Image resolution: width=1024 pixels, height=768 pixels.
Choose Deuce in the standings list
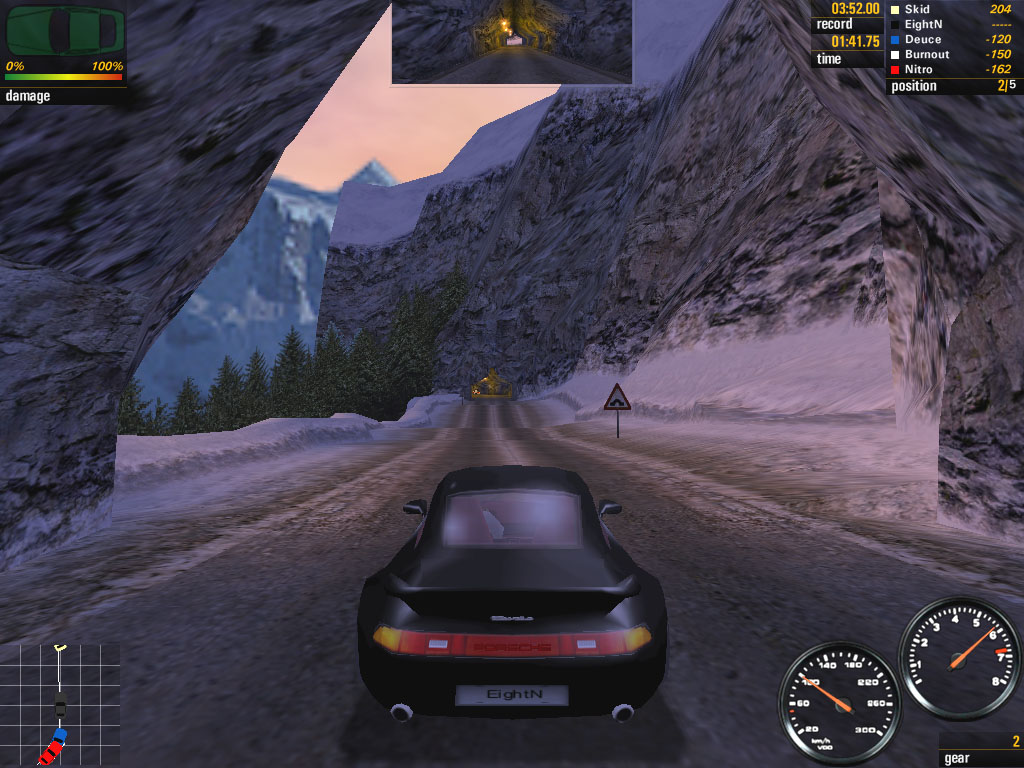923,39
